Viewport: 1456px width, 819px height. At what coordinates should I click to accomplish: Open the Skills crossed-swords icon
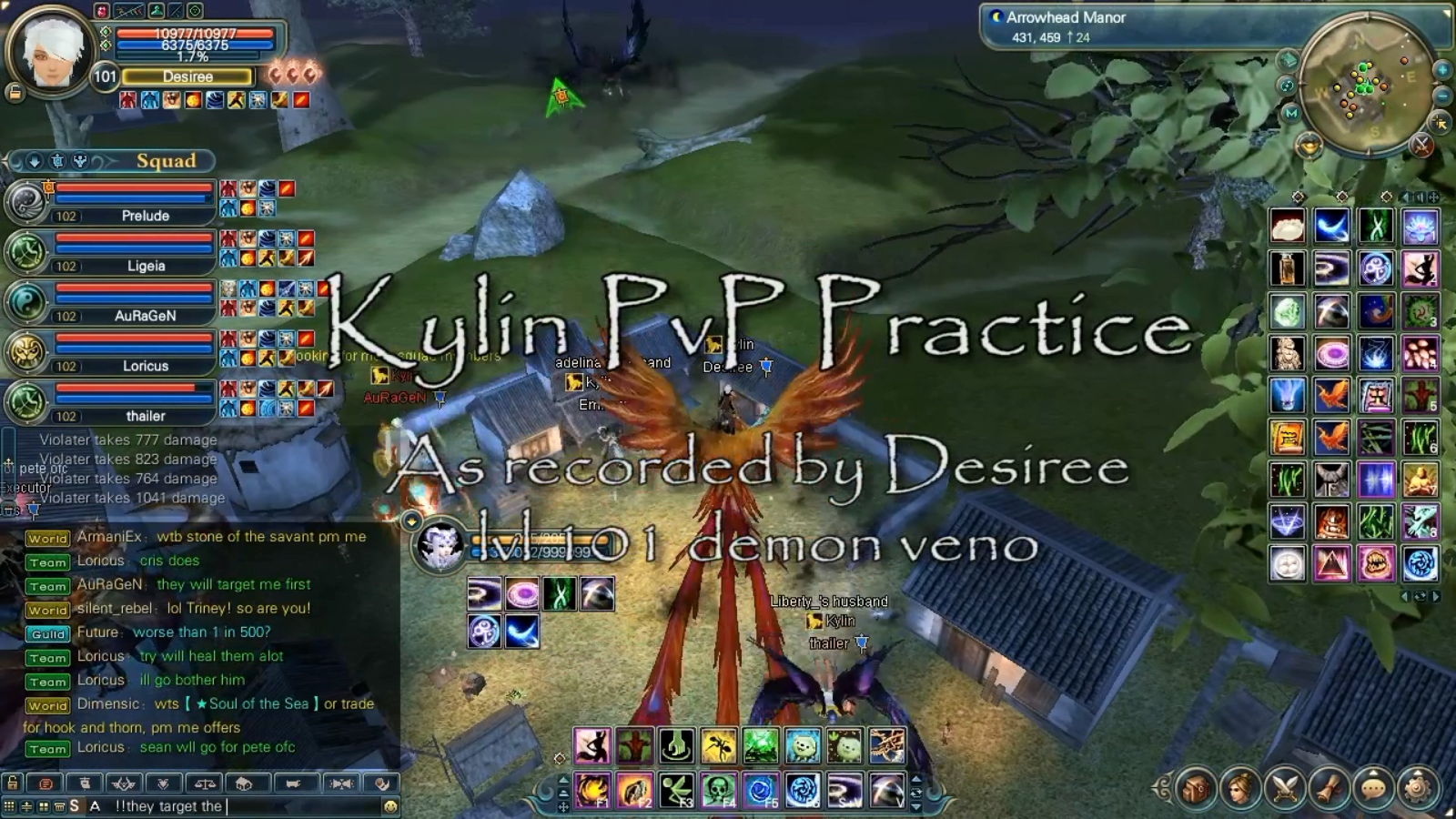1285,788
